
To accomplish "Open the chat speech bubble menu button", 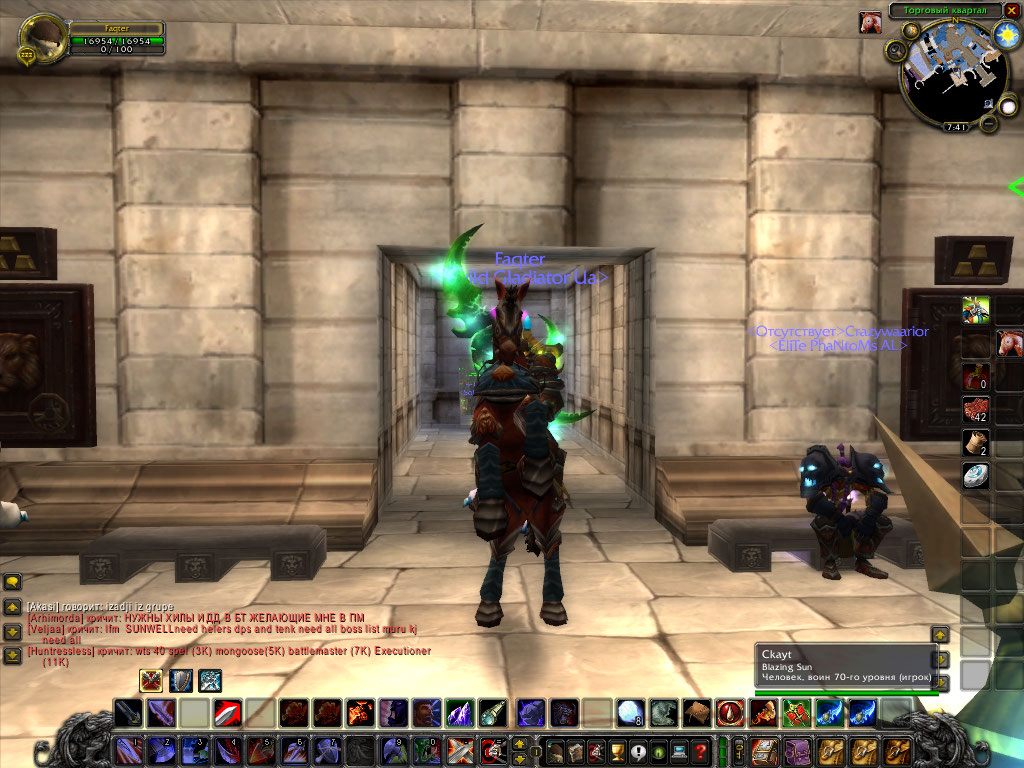I will [12, 582].
